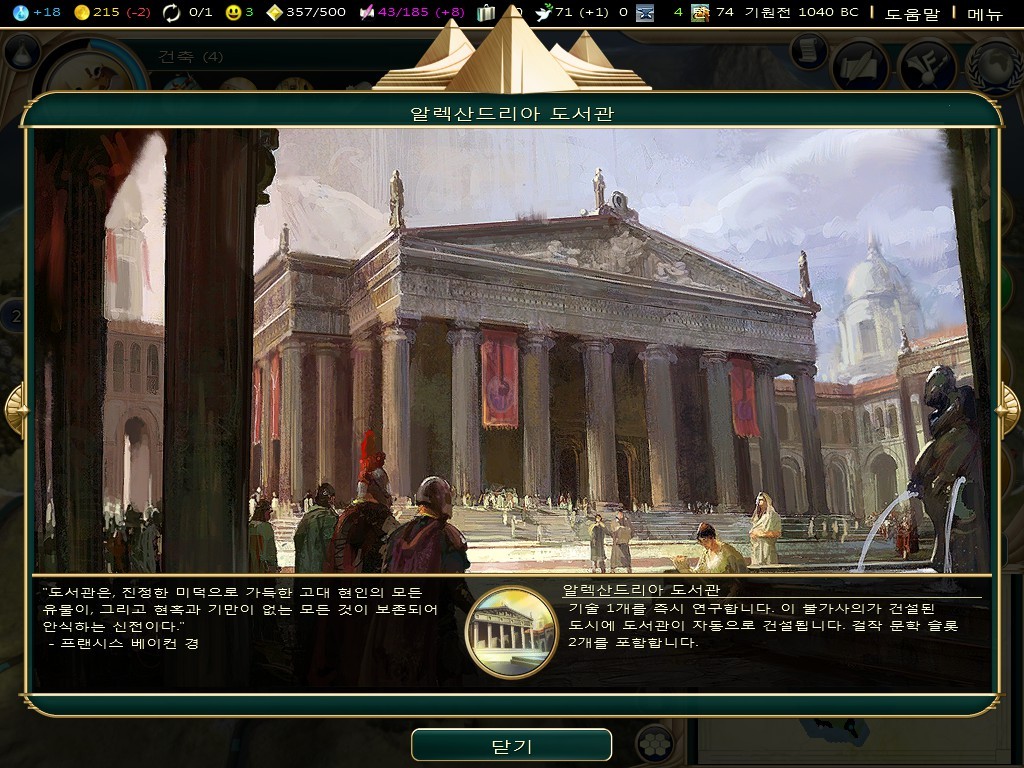
Task: Click the white dove faith indicator
Action: [x=544, y=12]
